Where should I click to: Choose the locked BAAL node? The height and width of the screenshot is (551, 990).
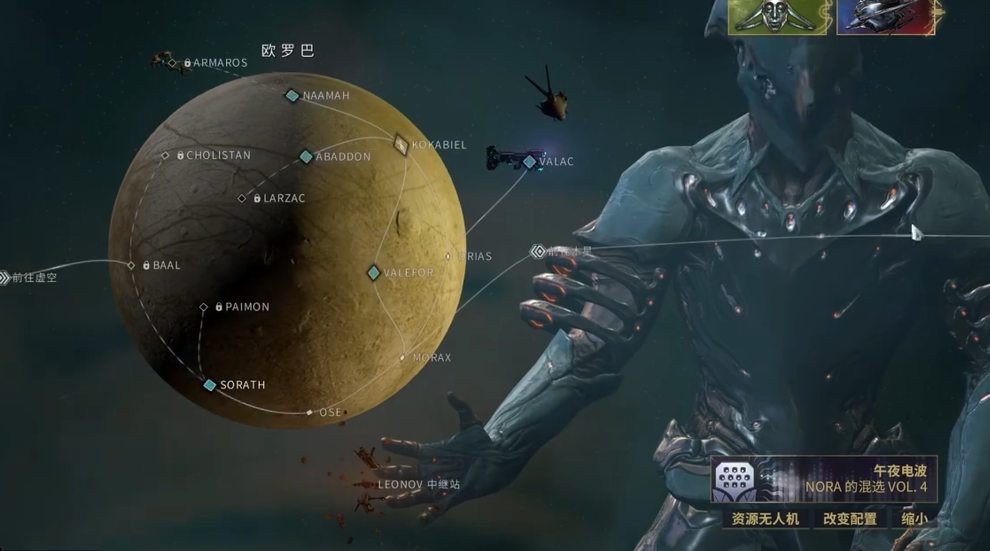tap(131, 265)
